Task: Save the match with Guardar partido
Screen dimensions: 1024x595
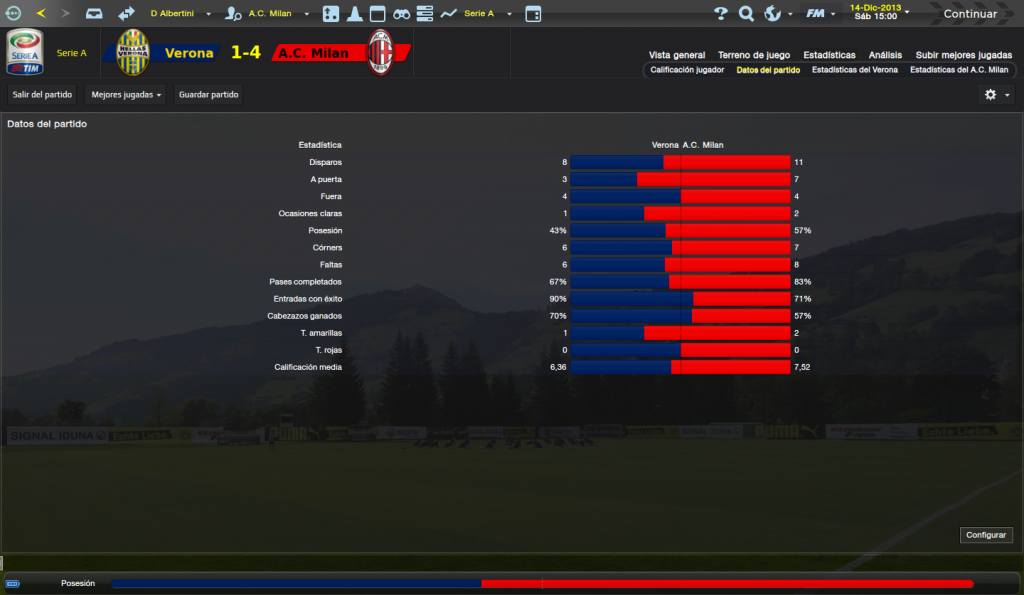Action: pos(208,94)
